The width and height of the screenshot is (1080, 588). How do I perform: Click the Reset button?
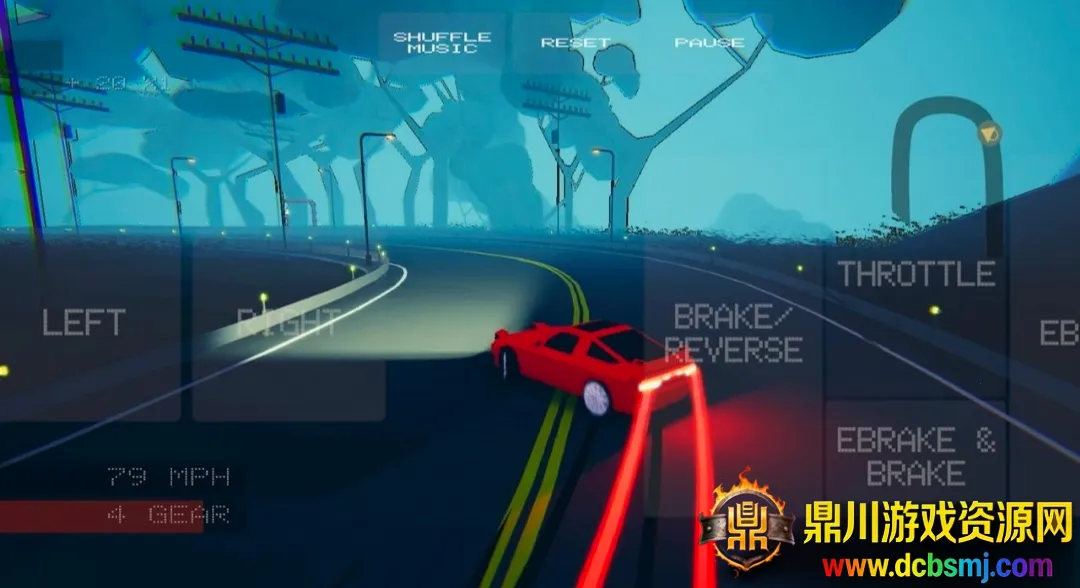click(x=575, y=43)
